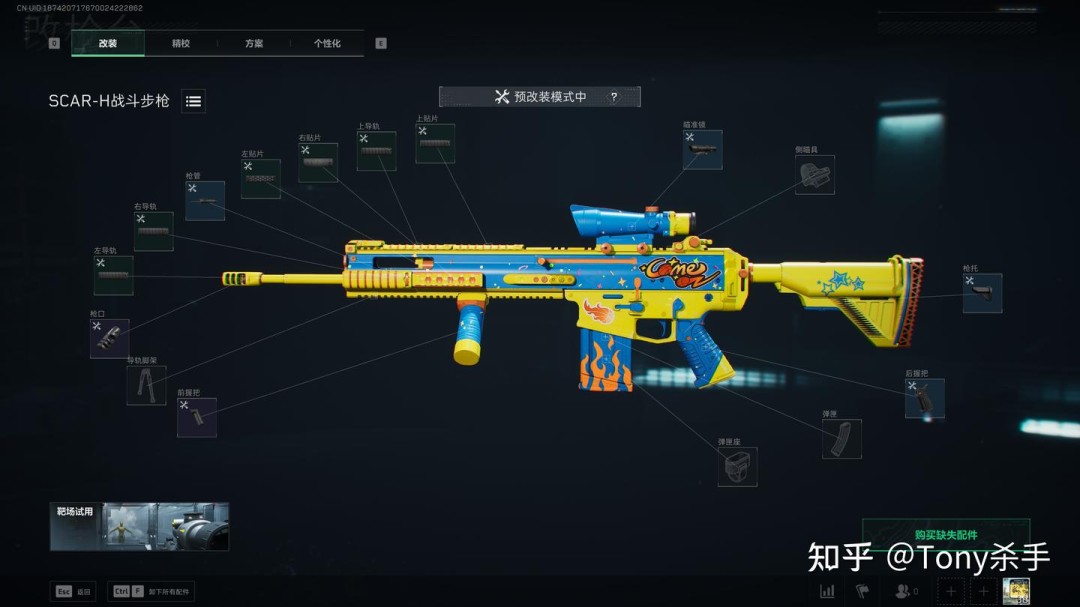Open the list menu beside SCAR-H战斗步枪

[194, 101]
